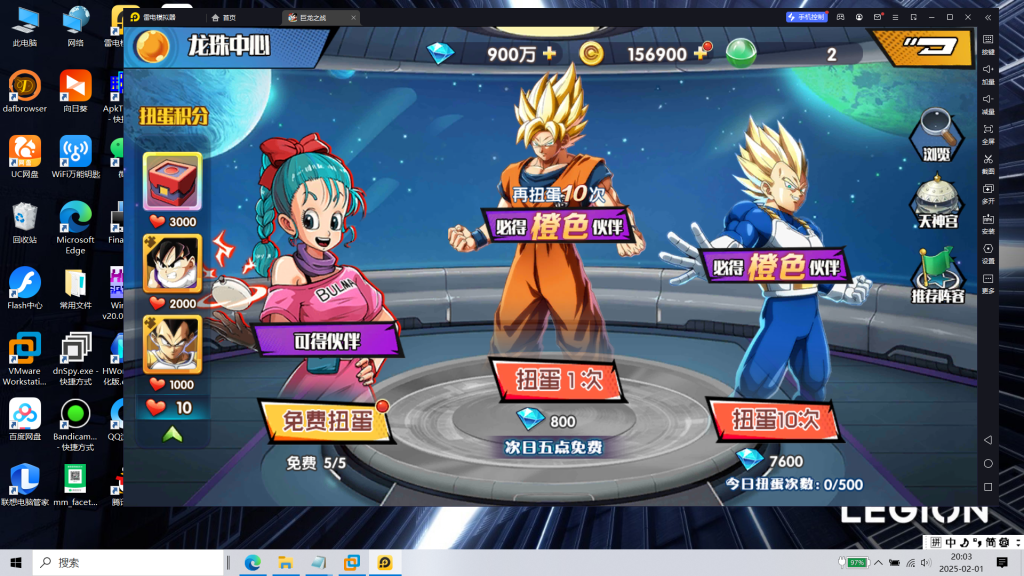Click the 免费扭蛋 free gacha button

point(321,420)
